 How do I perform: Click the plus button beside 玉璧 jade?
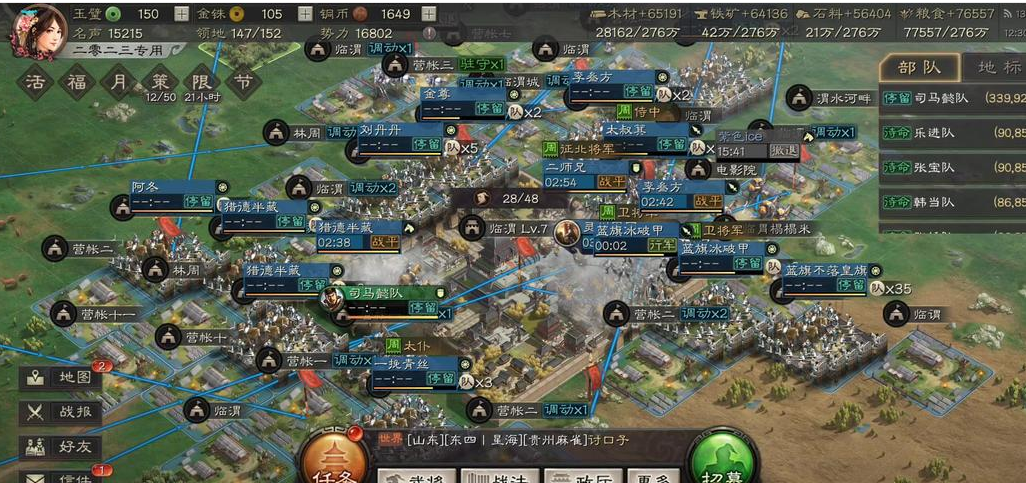181,14
